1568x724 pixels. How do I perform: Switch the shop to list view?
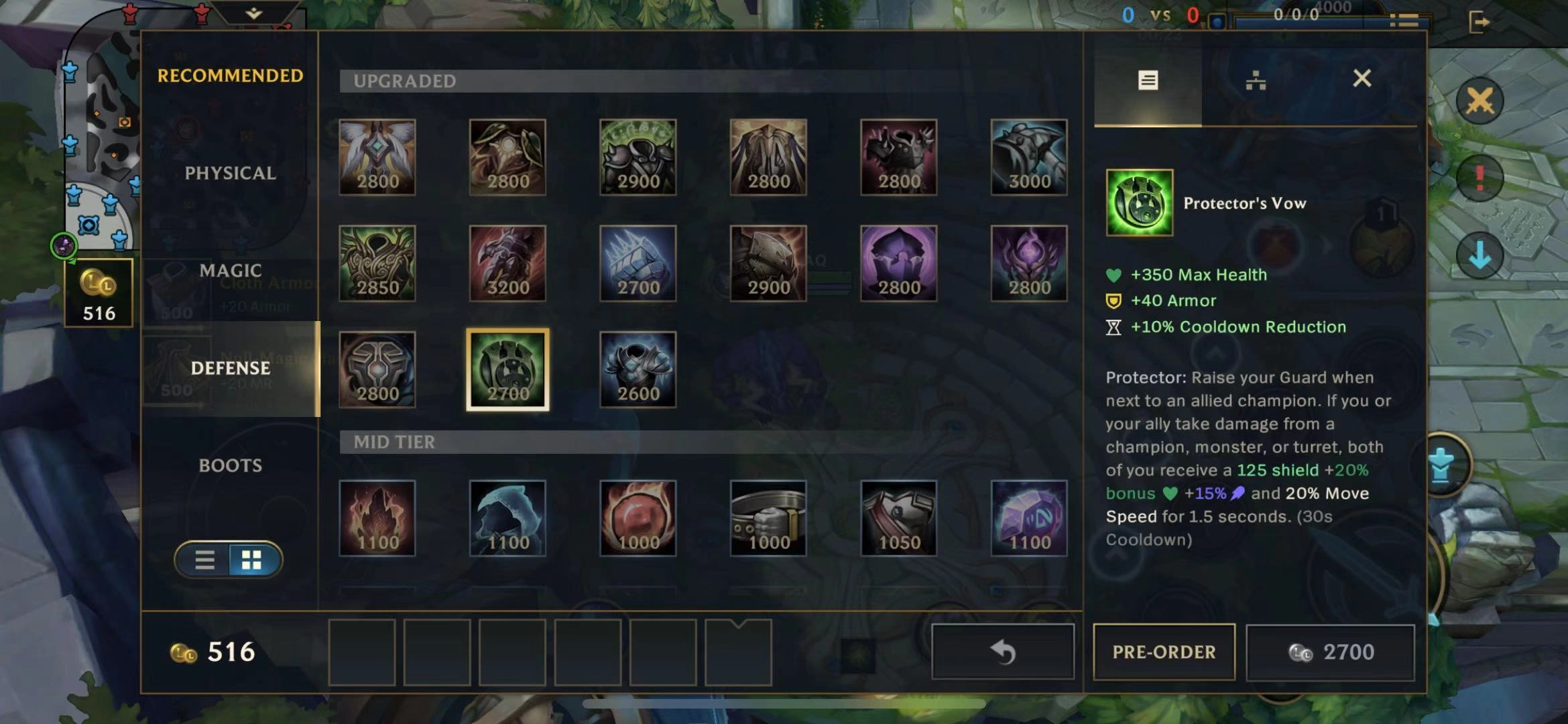coord(204,560)
